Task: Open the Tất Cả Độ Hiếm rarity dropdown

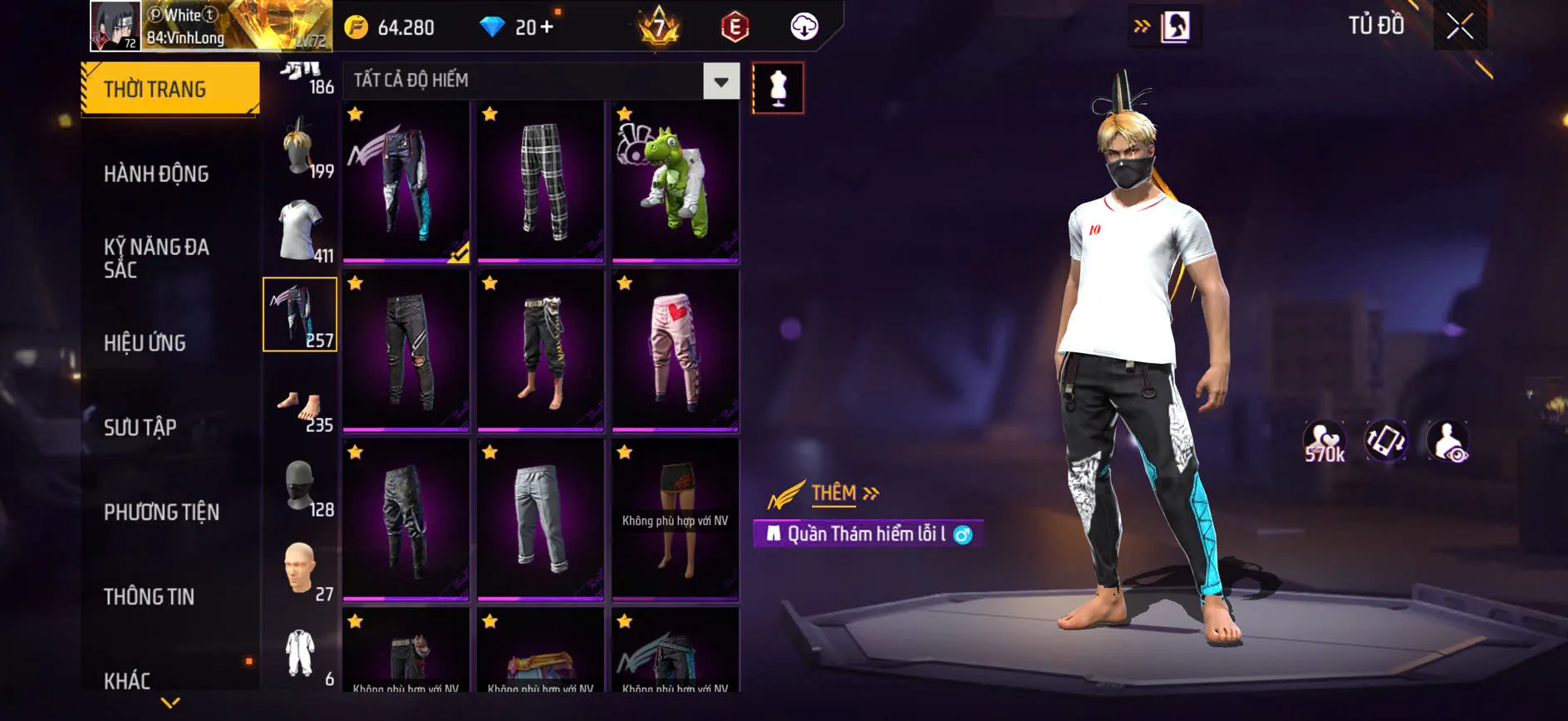Action: [x=720, y=81]
